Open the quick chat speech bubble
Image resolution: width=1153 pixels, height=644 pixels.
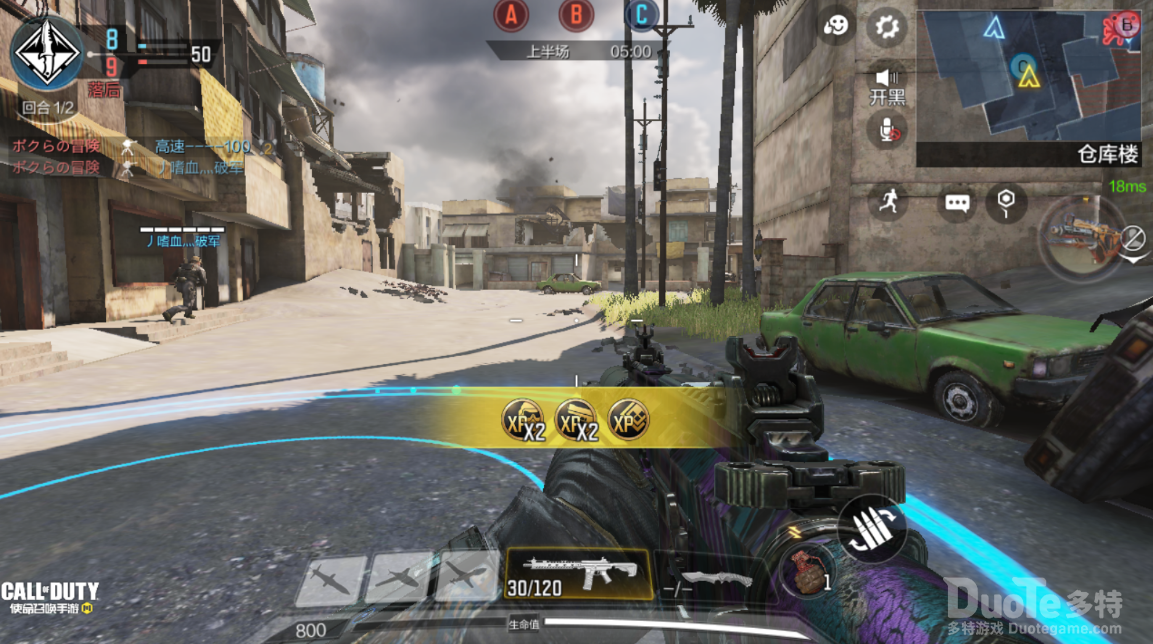tap(957, 203)
